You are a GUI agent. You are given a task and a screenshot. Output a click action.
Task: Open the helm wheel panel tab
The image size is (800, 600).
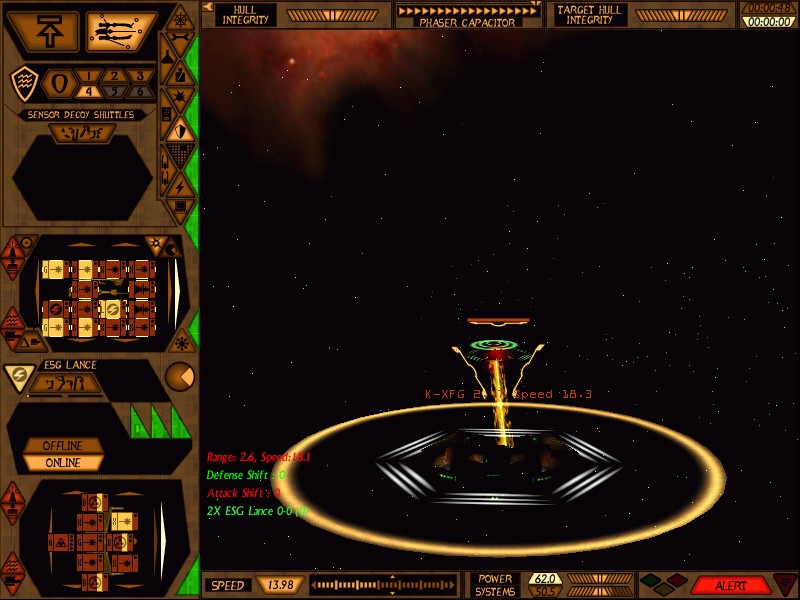179,18
